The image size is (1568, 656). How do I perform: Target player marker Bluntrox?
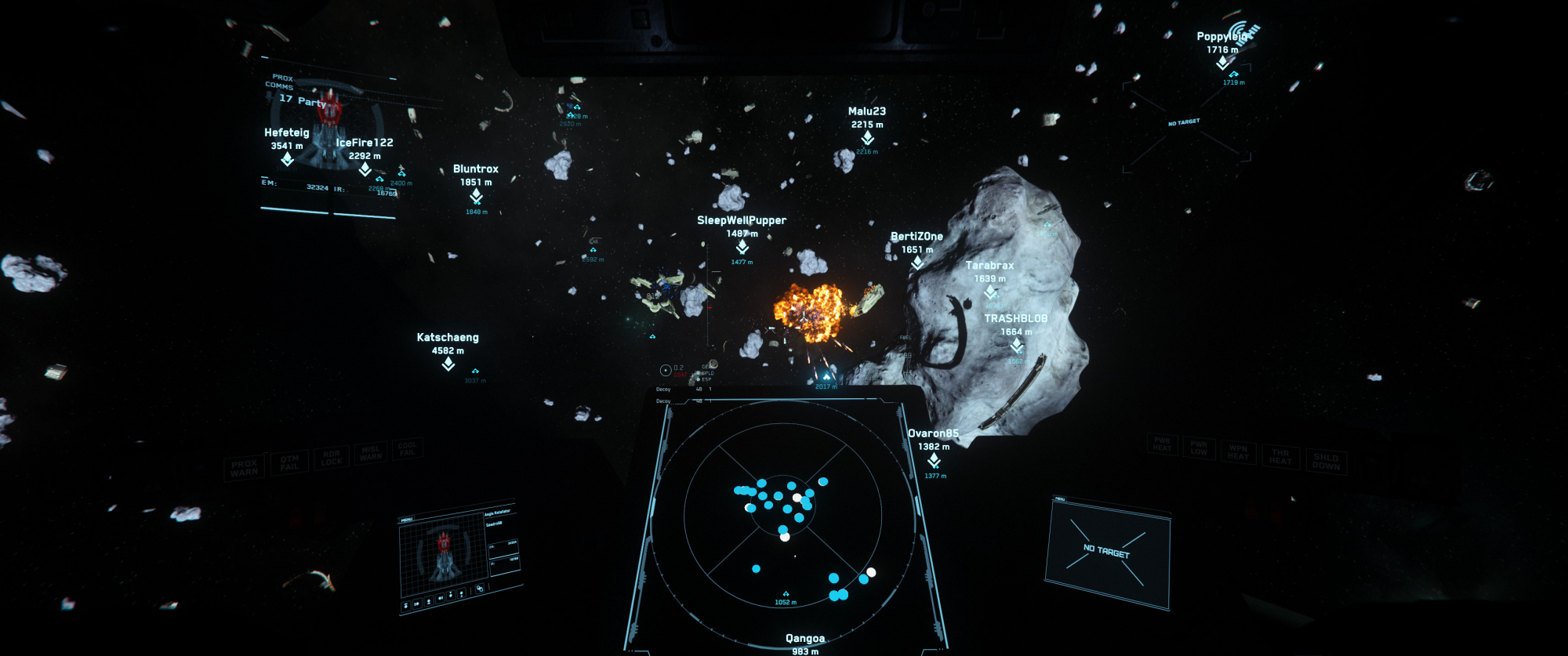tap(476, 195)
